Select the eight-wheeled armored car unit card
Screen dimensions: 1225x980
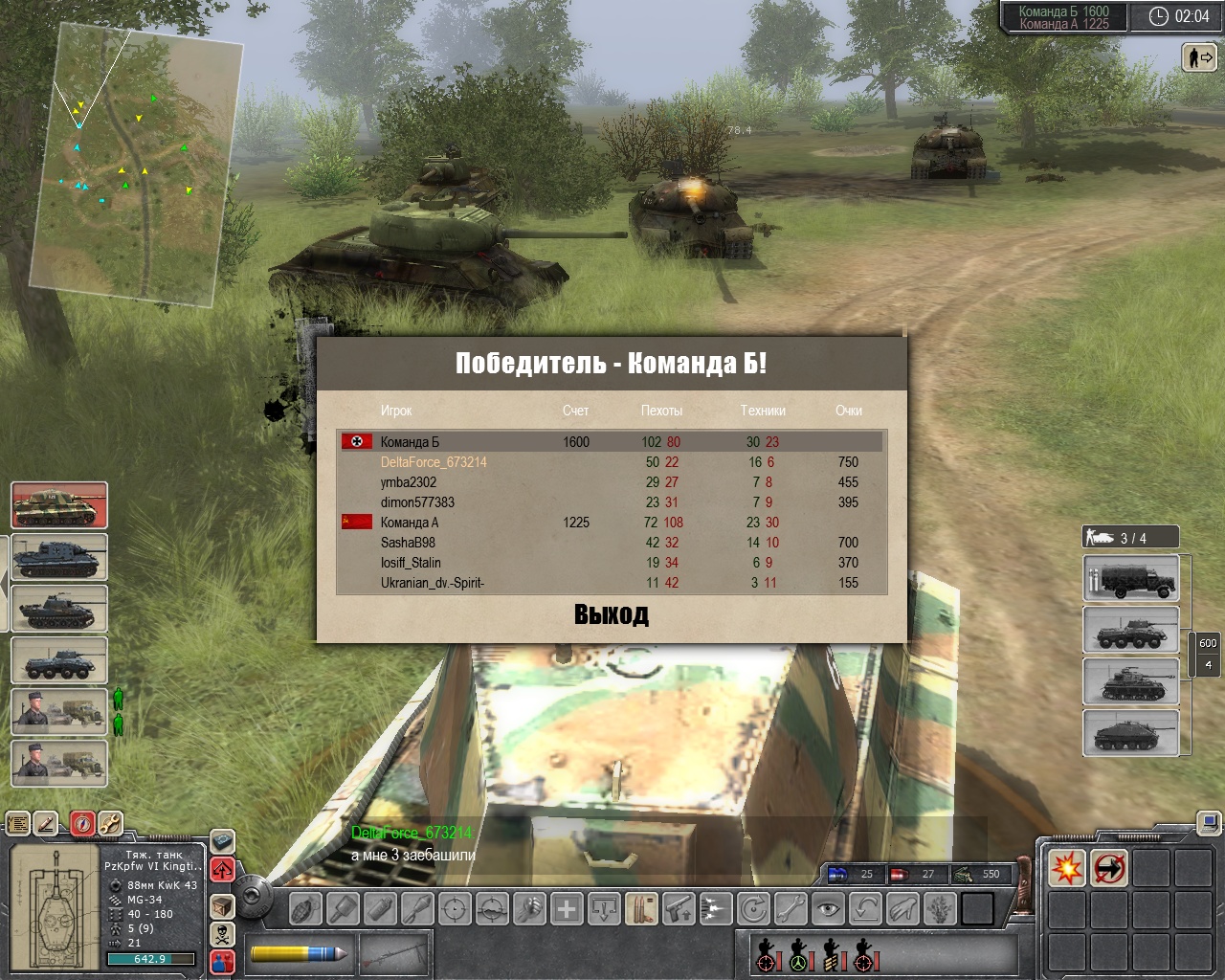(x=59, y=660)
